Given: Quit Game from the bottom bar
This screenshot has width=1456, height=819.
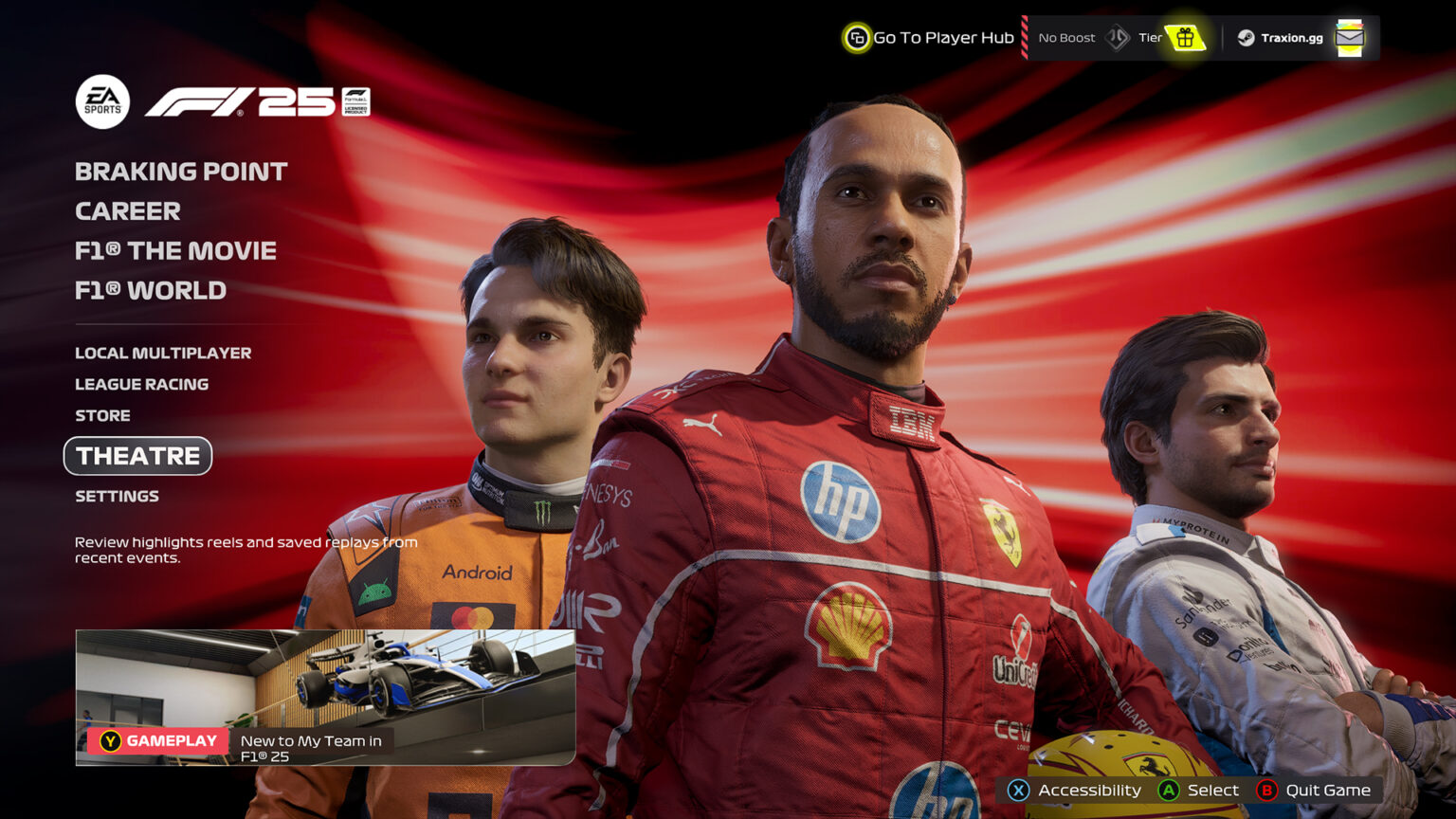Looking at the screenshot, I should (1314, 791).
